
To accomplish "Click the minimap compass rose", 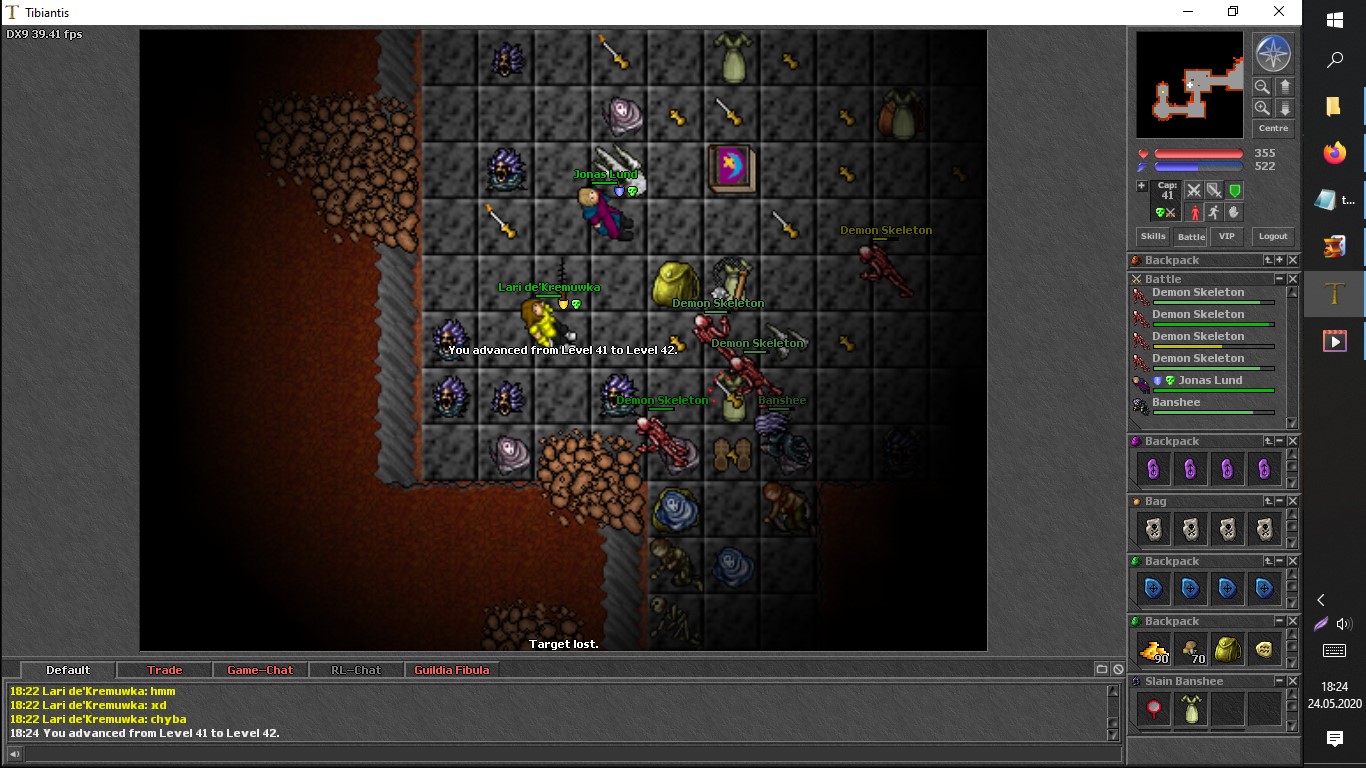I will click(1273, 54).
